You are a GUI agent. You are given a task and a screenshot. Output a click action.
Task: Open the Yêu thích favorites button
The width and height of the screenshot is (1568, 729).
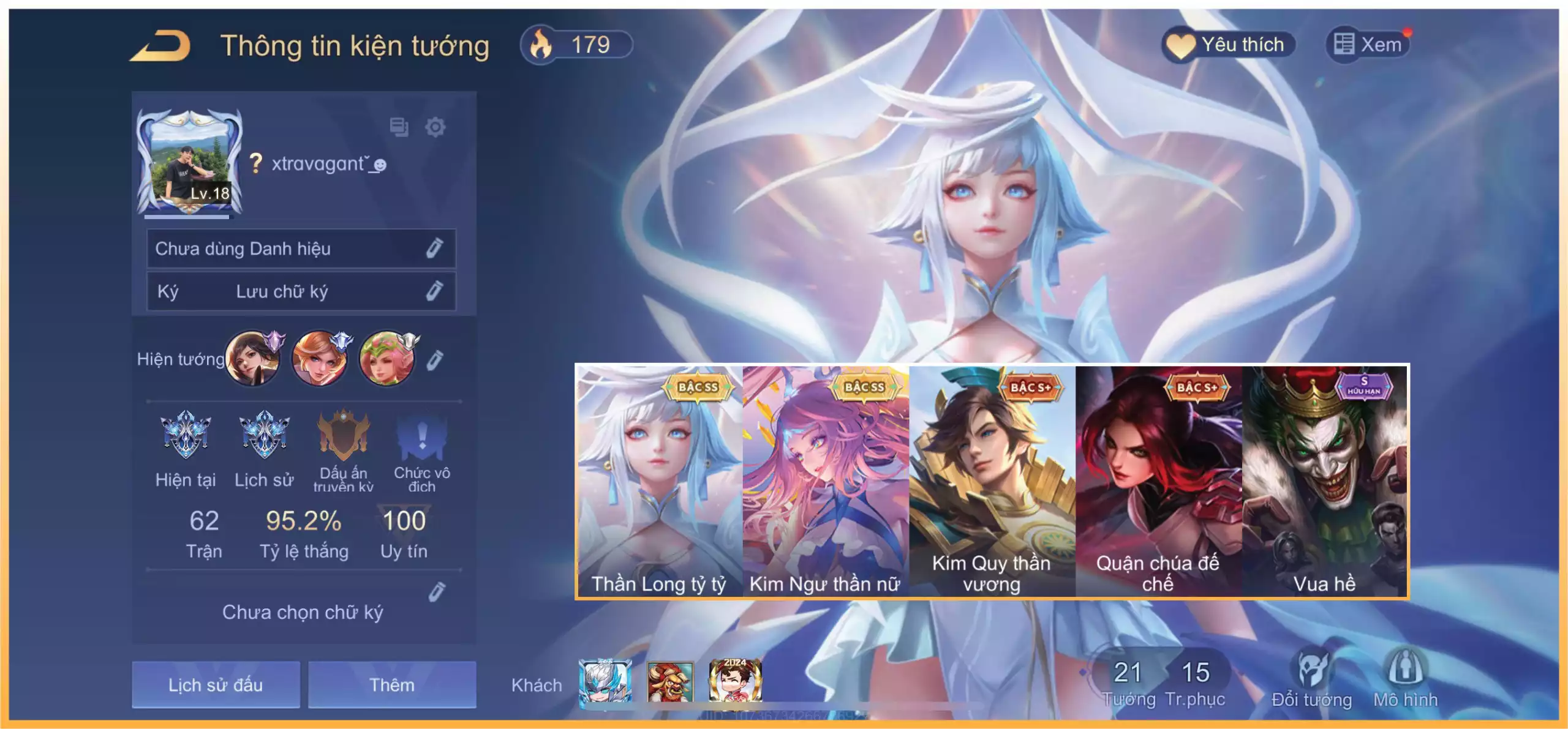coord(1229,45)
